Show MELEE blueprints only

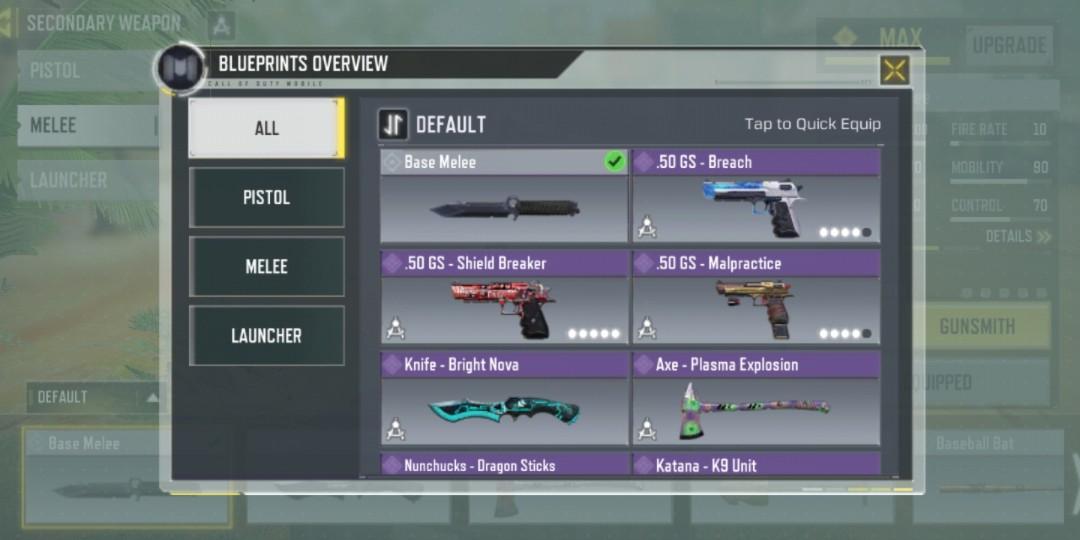266,266
